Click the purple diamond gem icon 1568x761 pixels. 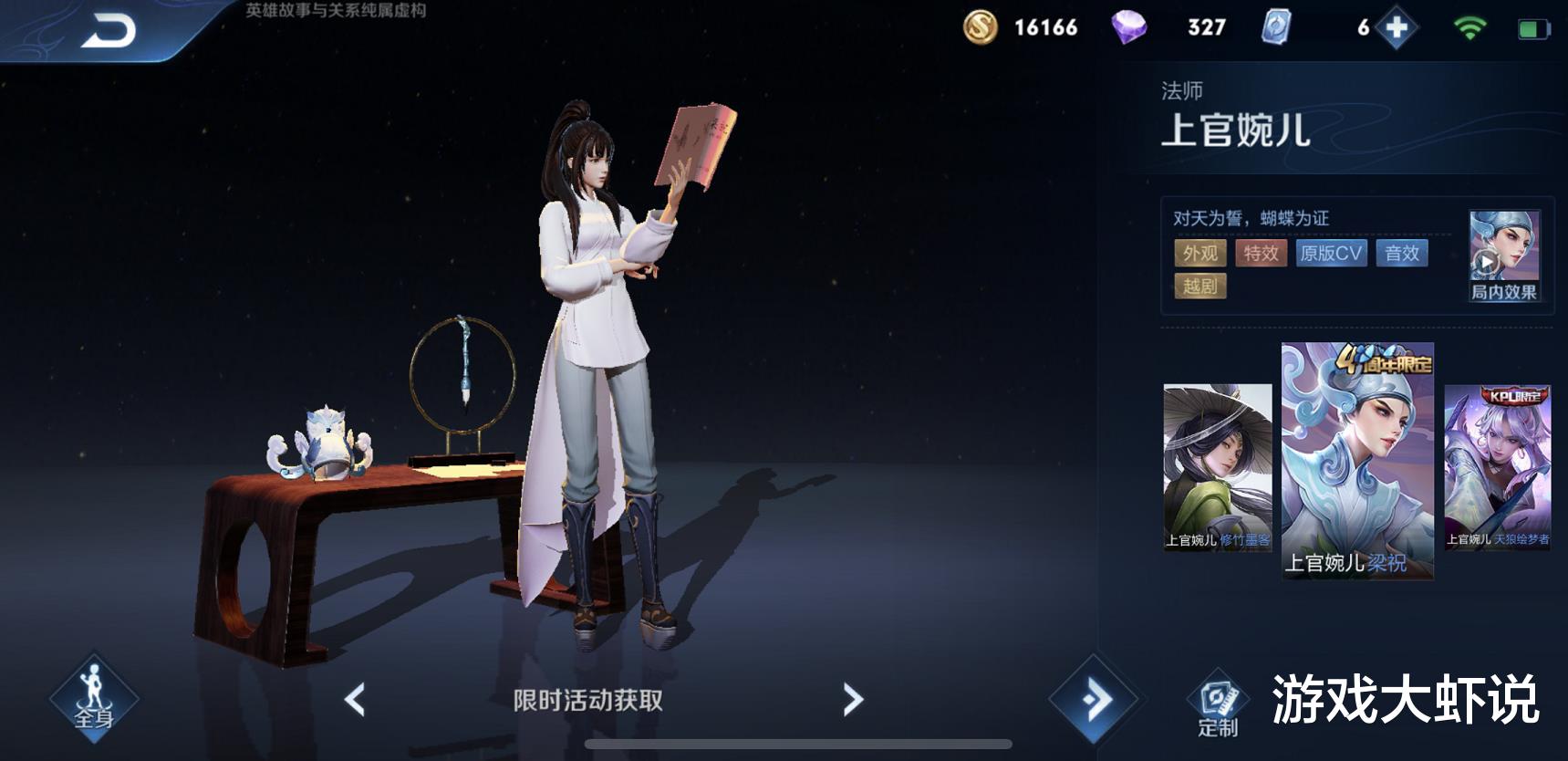1128,27
